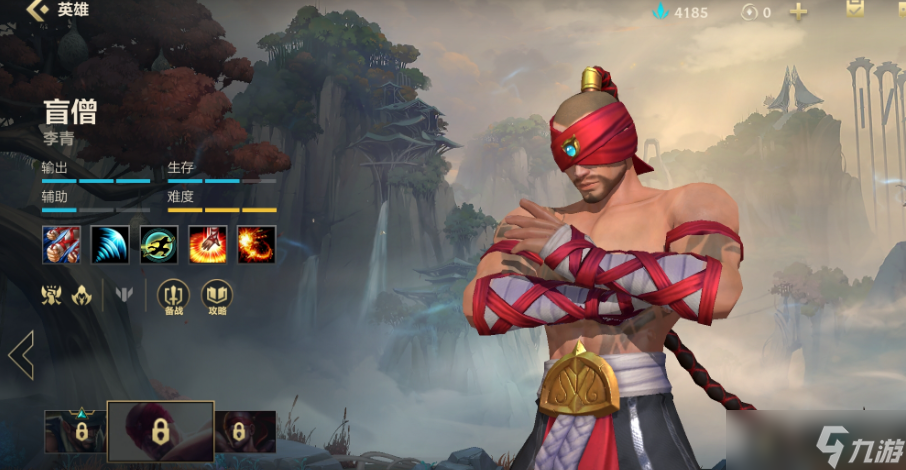Screen dimensions: 906x470
Task: Choose the locked skin with teal gem marker
Action: point(74,432)
